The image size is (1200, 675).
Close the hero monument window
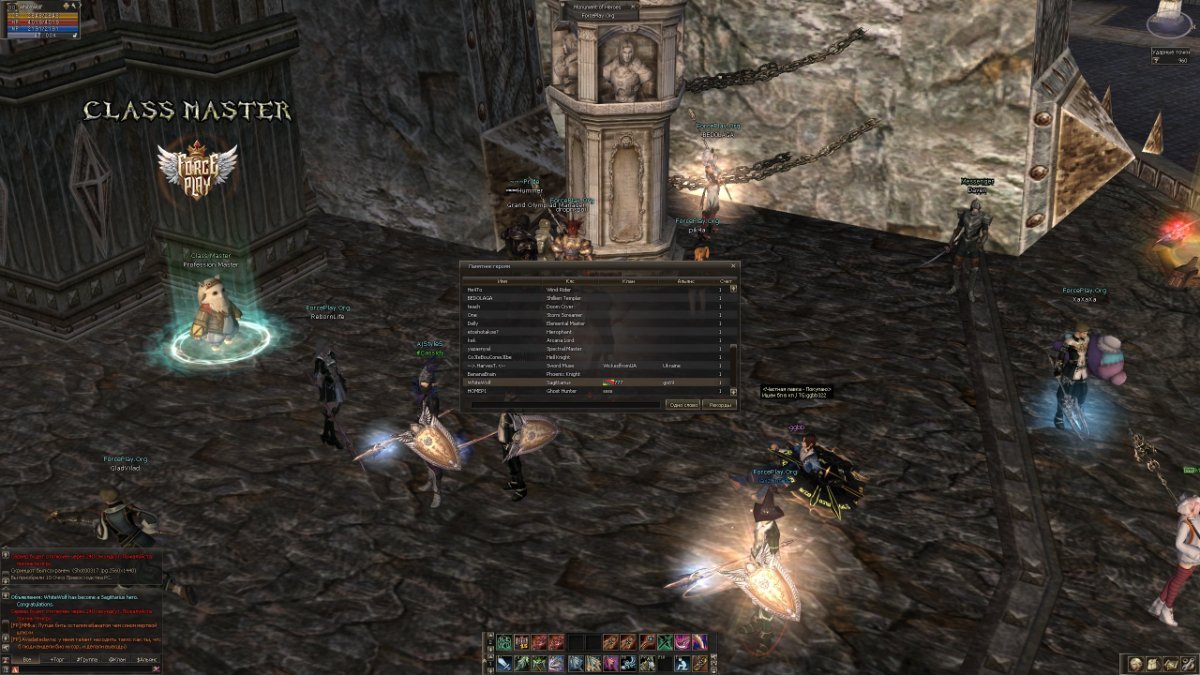[733, 266]
